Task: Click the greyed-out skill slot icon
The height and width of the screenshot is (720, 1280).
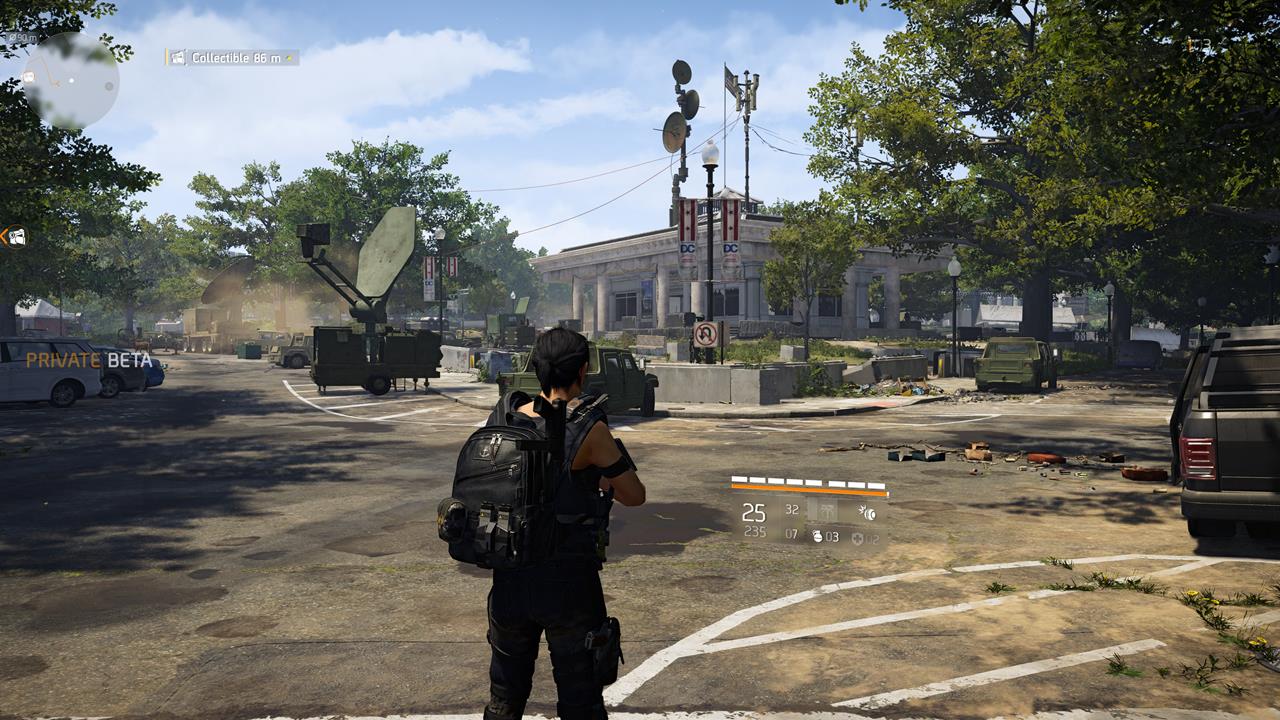Action: 828,509
